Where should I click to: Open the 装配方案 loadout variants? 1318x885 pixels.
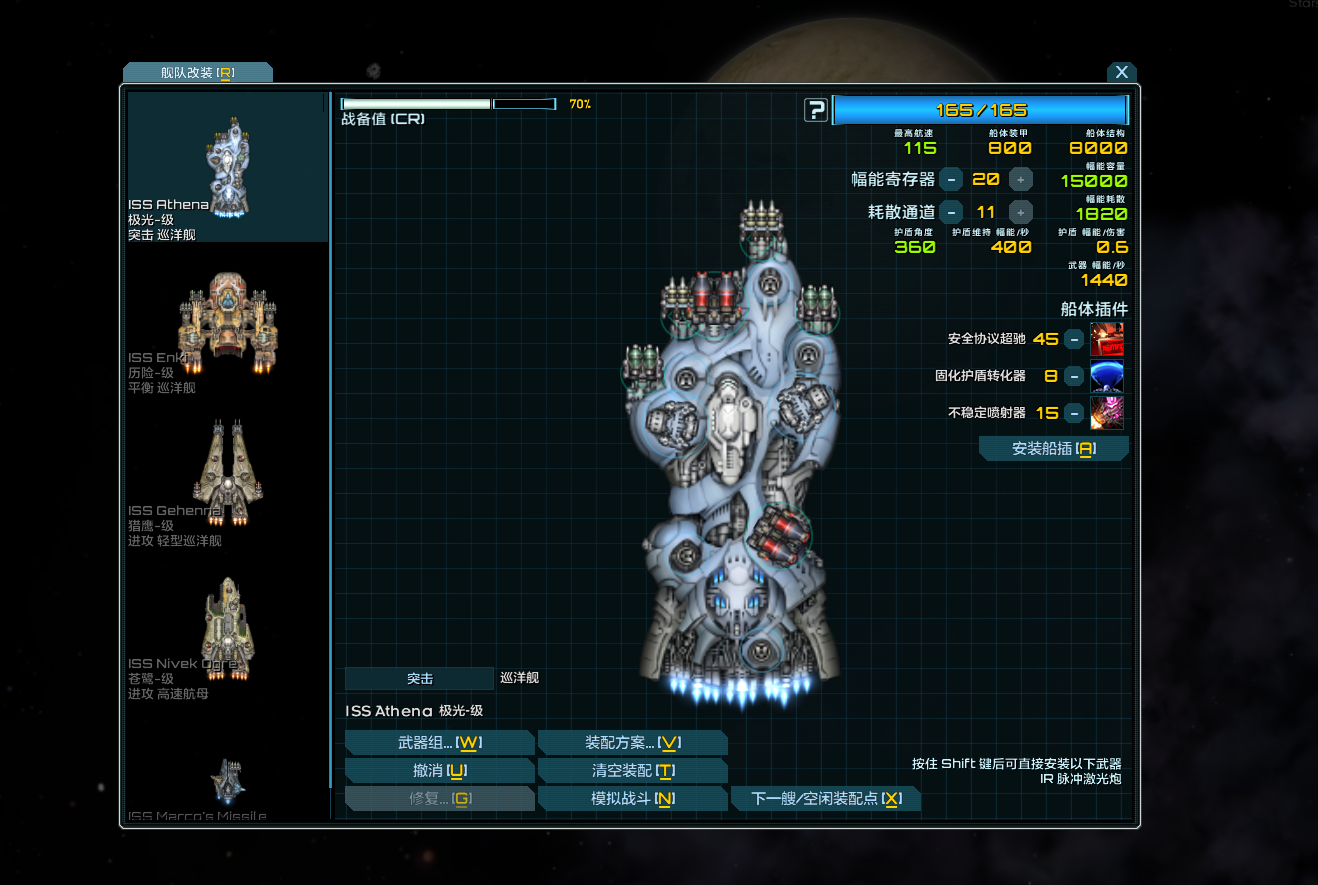point(632,743)
